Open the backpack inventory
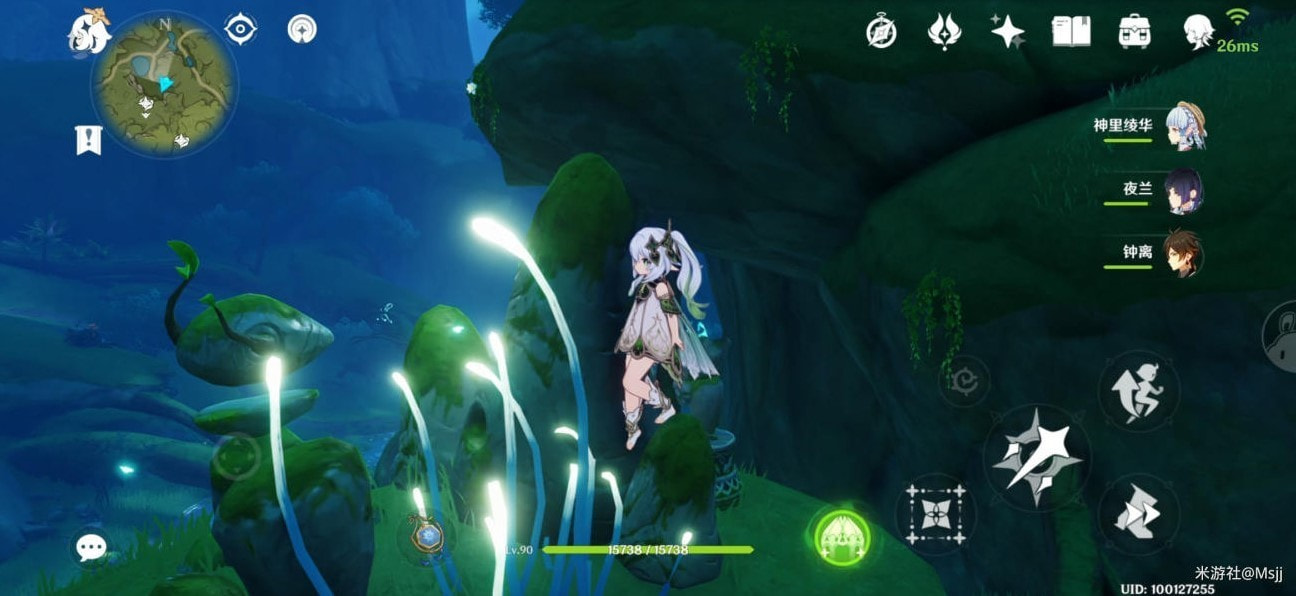Image resolution: width=1296 pixels, height=596 pixels. [x=1134, y=32]
